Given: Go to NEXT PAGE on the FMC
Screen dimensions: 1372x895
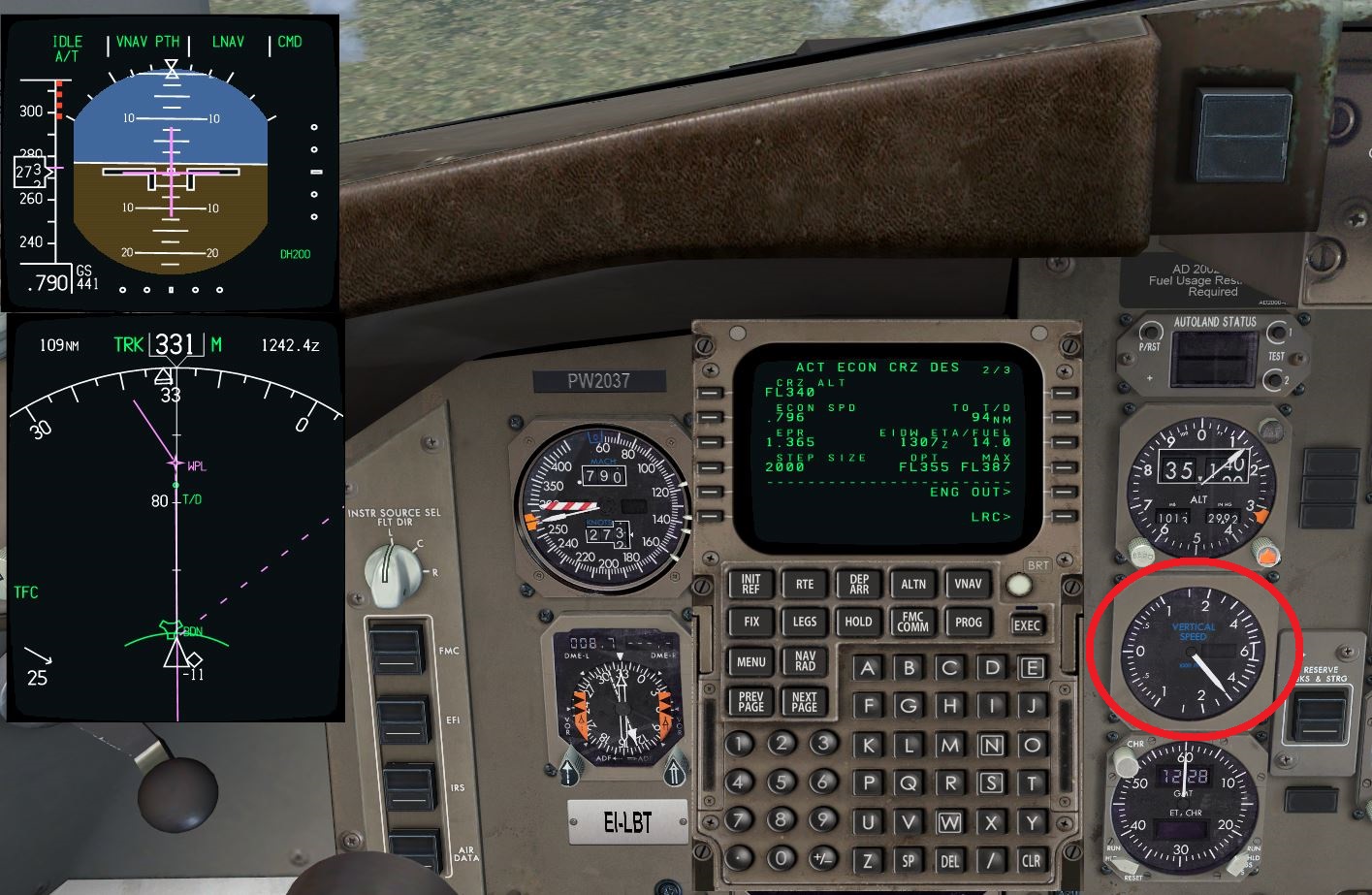Looking at the screenshot, I should click(x=803, y=702).
